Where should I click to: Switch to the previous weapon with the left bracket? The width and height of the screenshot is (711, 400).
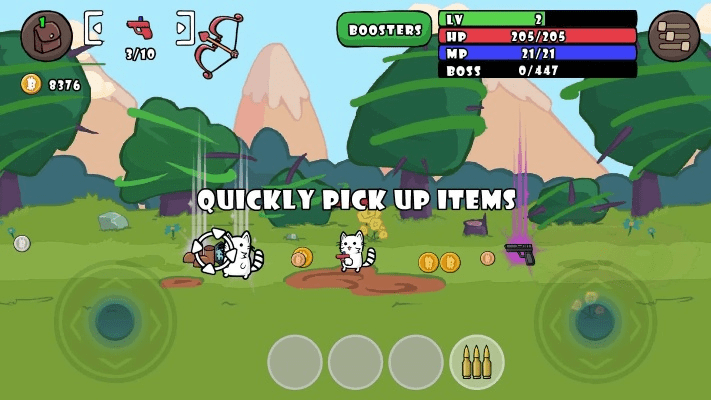pos(93,28)
